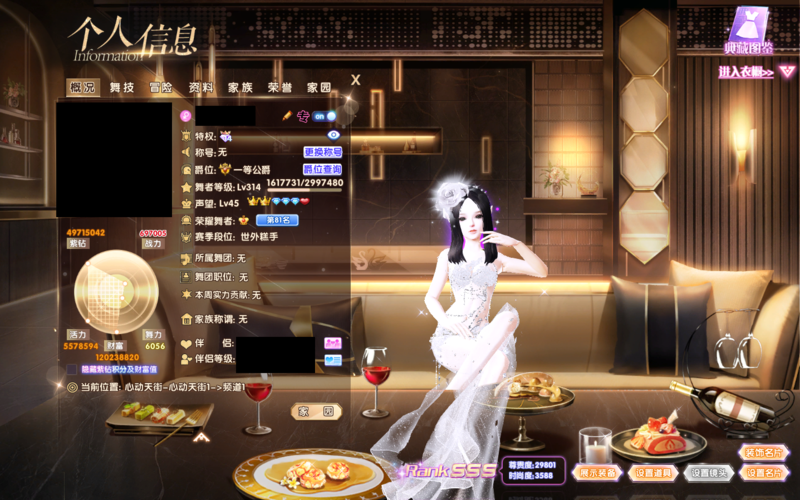The width and height of the screenshot is (800, 500).
Task: Close the personal information panel
Action: [355, 80]
